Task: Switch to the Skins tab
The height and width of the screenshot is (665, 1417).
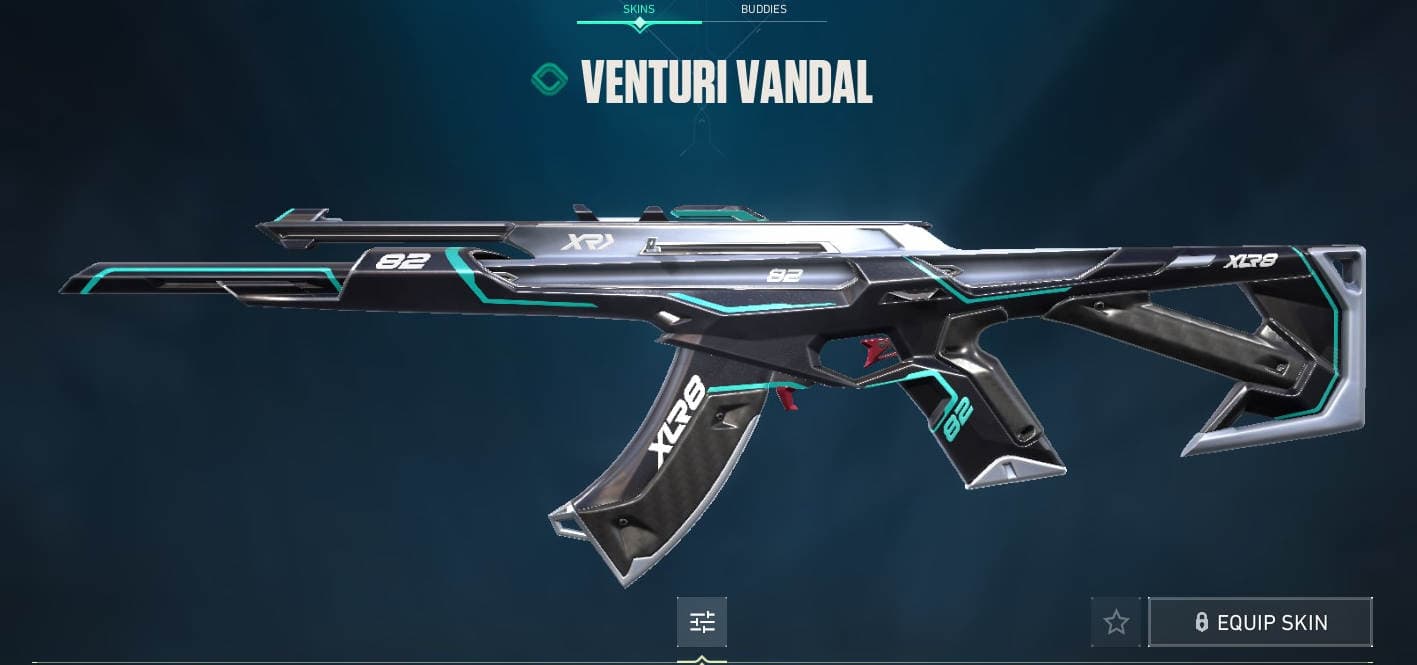Action: tap(639, 10)
